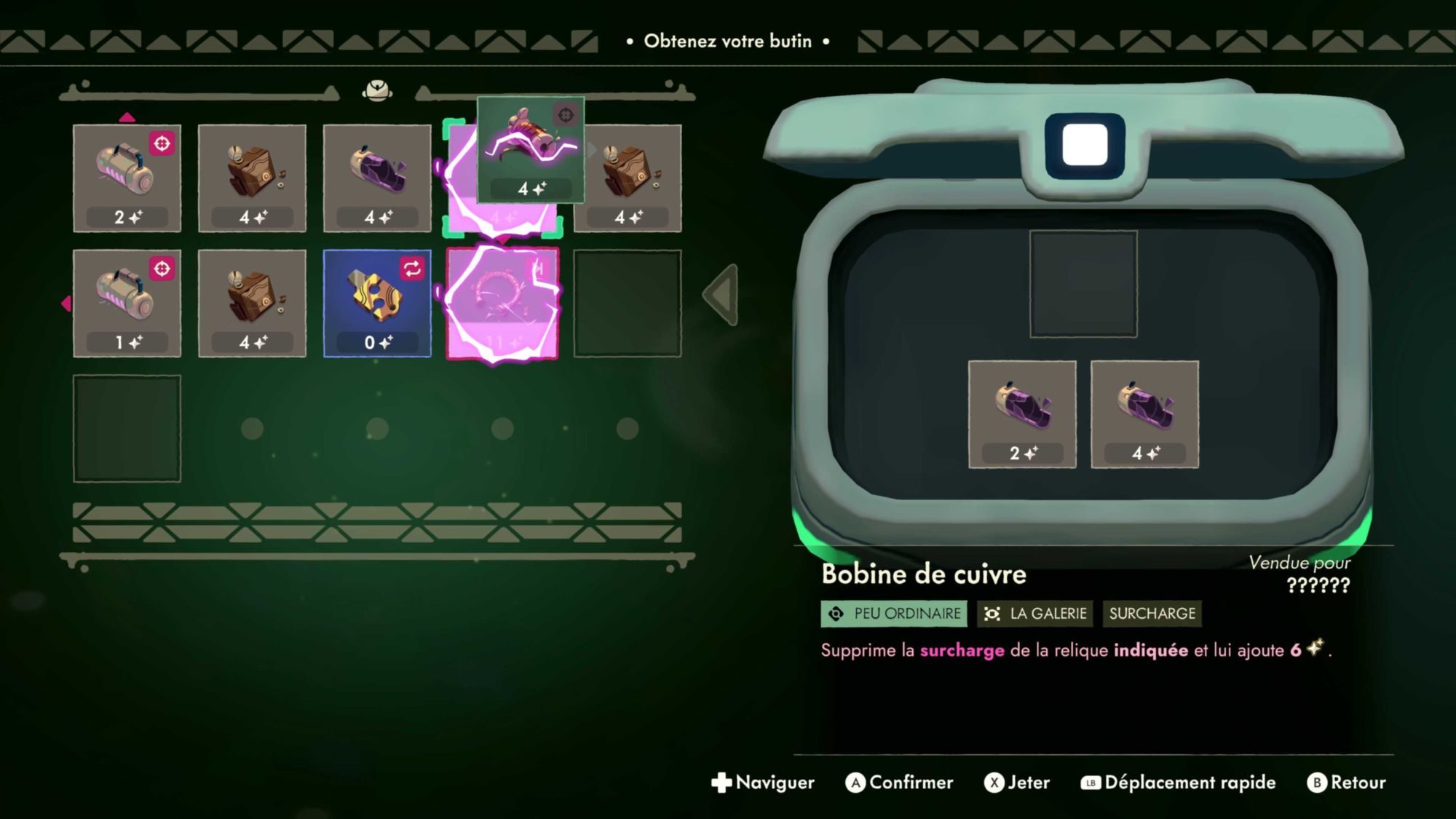This screenshot has width=1456, height=819.
Task: Choose the pink overcharged relic slot
Action: click(x=502, y=304)
